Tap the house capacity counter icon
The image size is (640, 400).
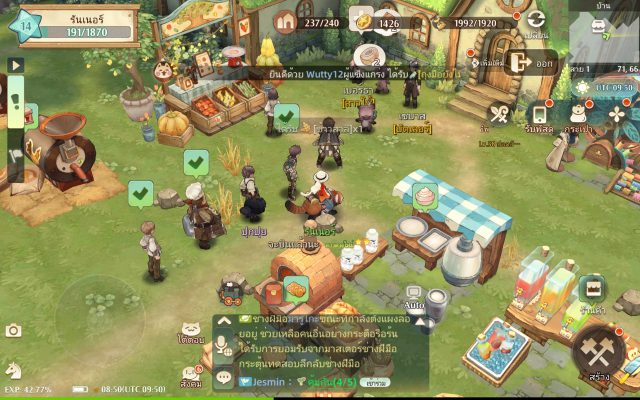click(287, 21)
